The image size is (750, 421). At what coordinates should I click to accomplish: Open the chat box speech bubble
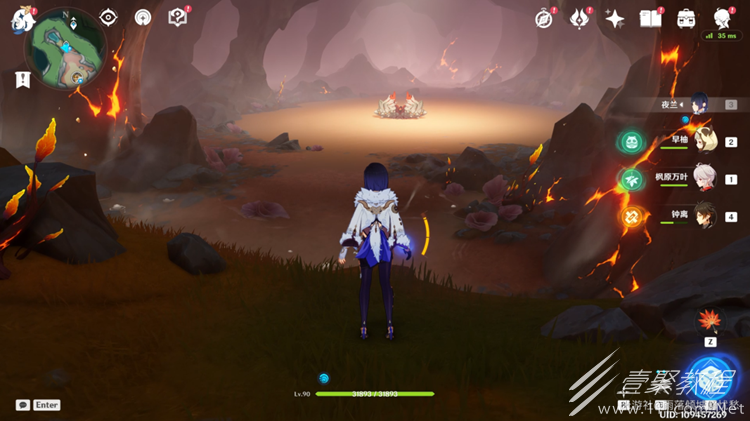coord(23,405)
